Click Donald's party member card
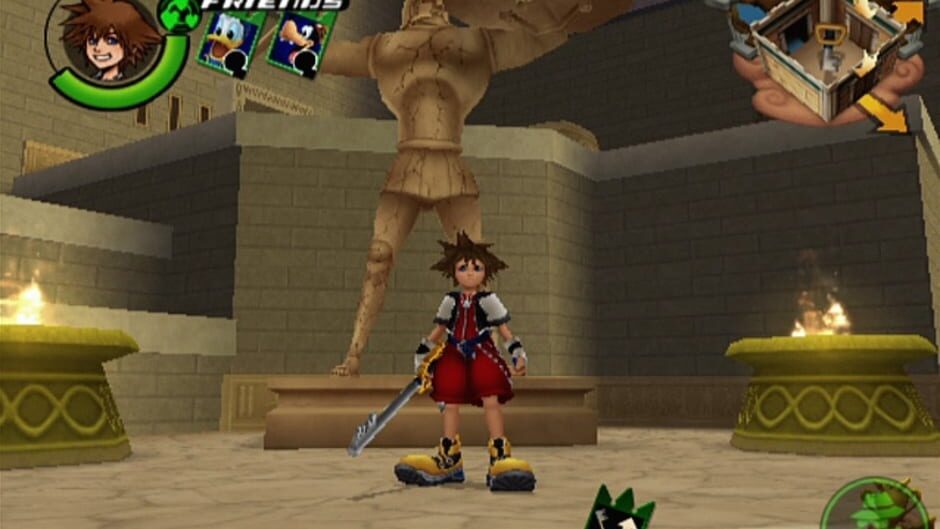 (x=230, y=42)
